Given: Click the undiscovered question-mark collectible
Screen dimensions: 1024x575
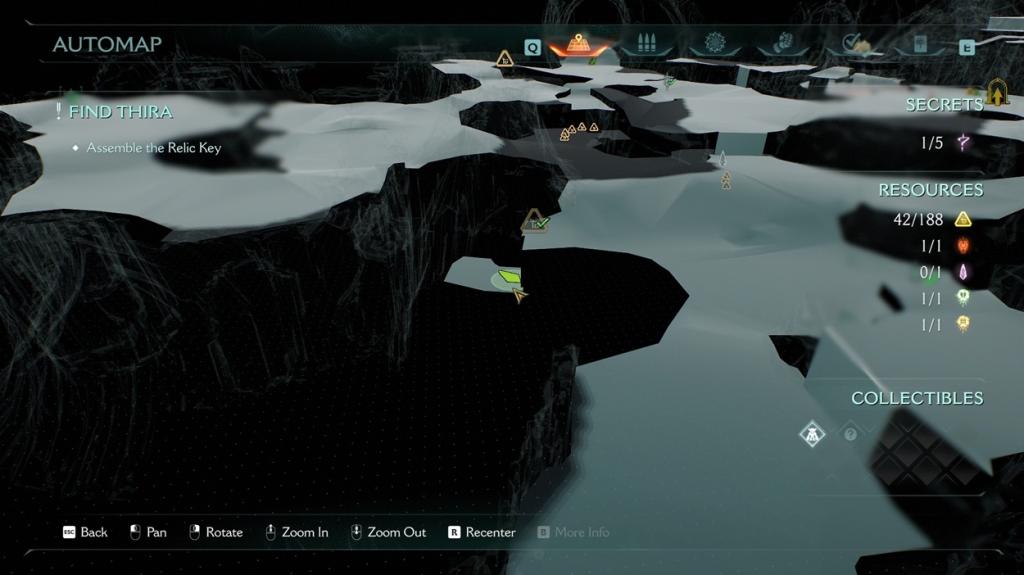Looking at the screenshot, I should (x=851, y=434).
